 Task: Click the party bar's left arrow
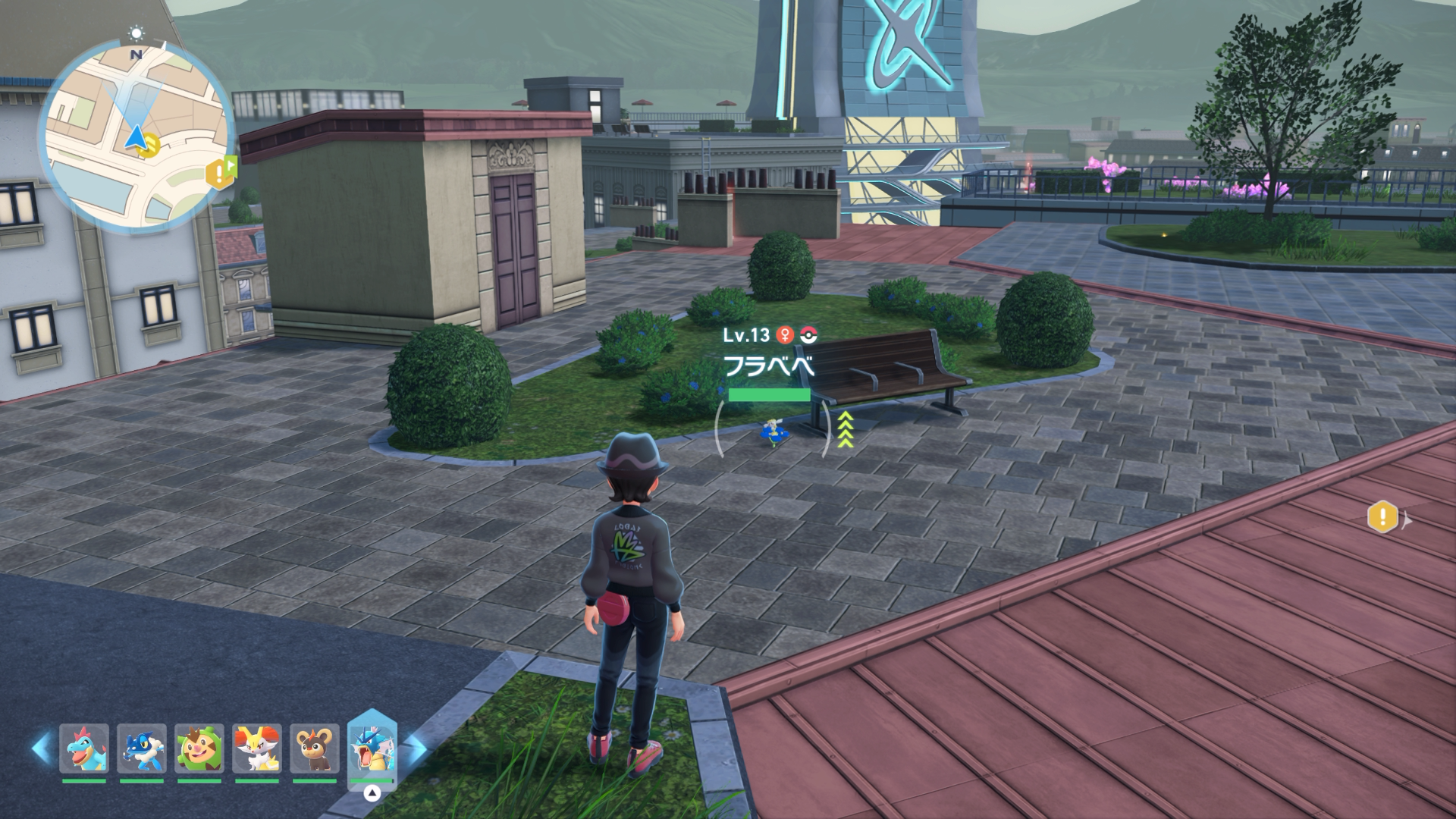pos(41,748)
